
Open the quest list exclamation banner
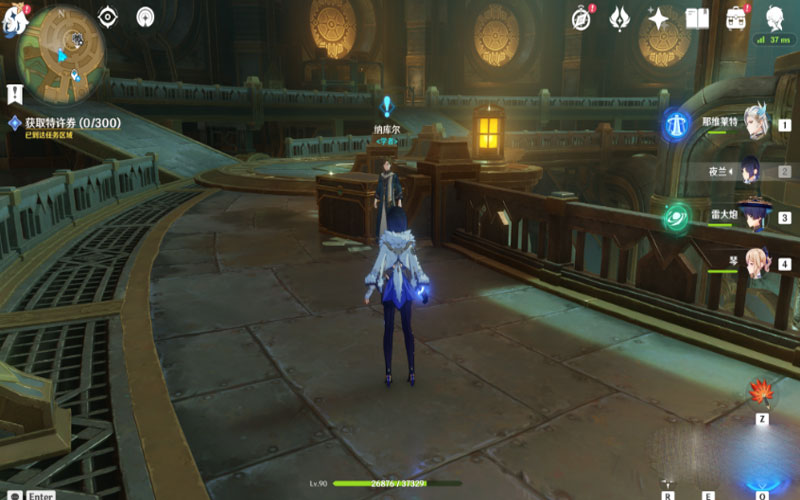click(14, 94)
